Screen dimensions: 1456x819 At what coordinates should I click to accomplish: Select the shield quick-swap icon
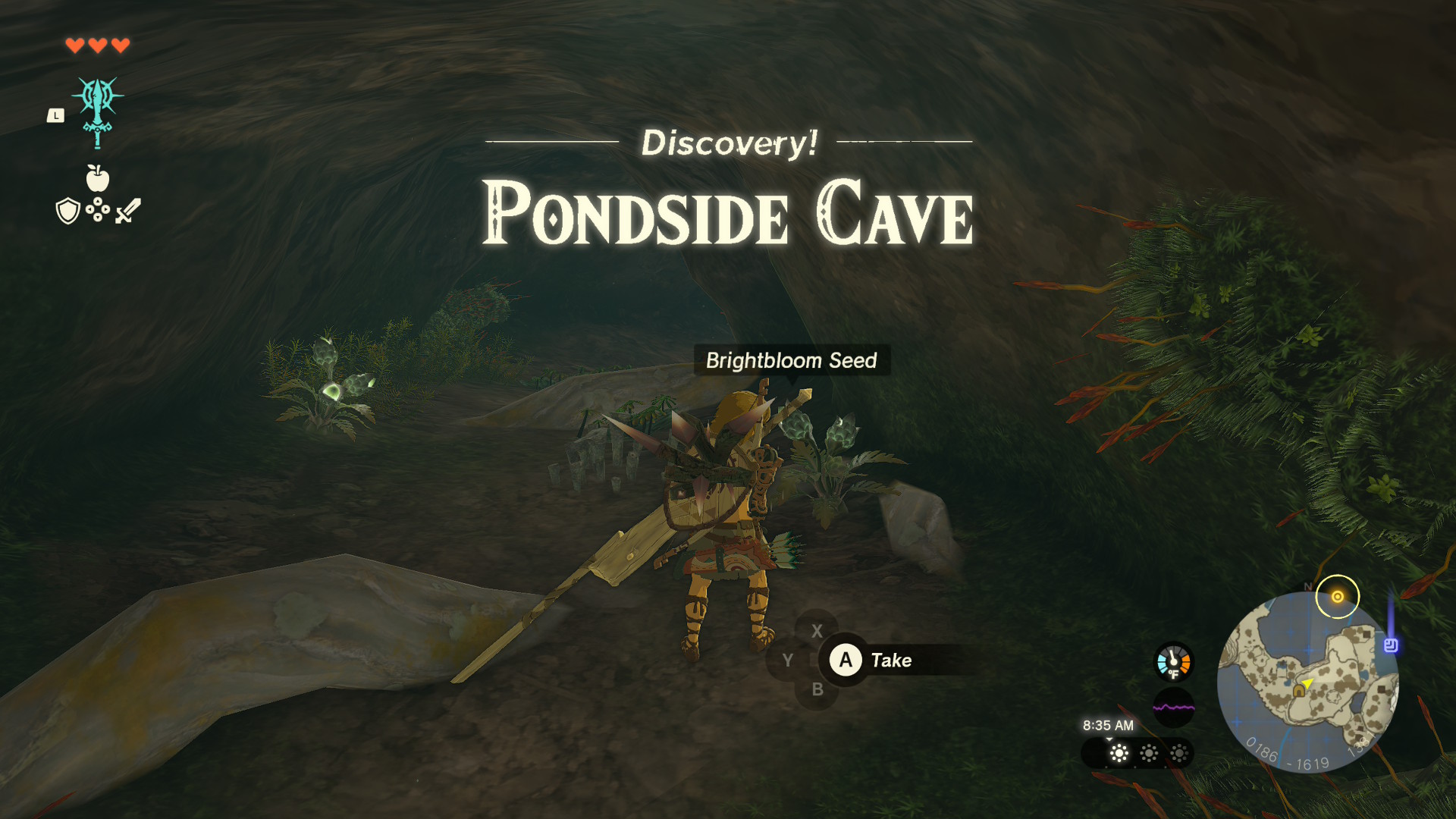68,211
